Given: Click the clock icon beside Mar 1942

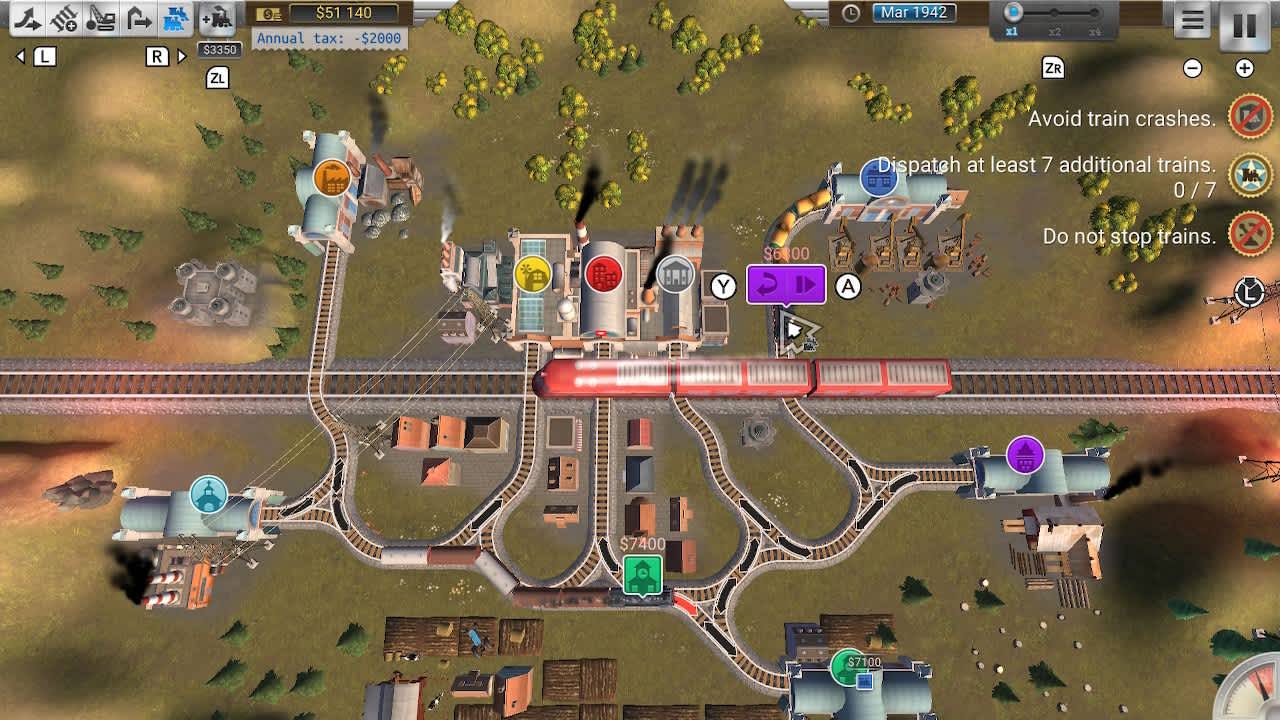Looking at the screenshot, I should [849, 13].
